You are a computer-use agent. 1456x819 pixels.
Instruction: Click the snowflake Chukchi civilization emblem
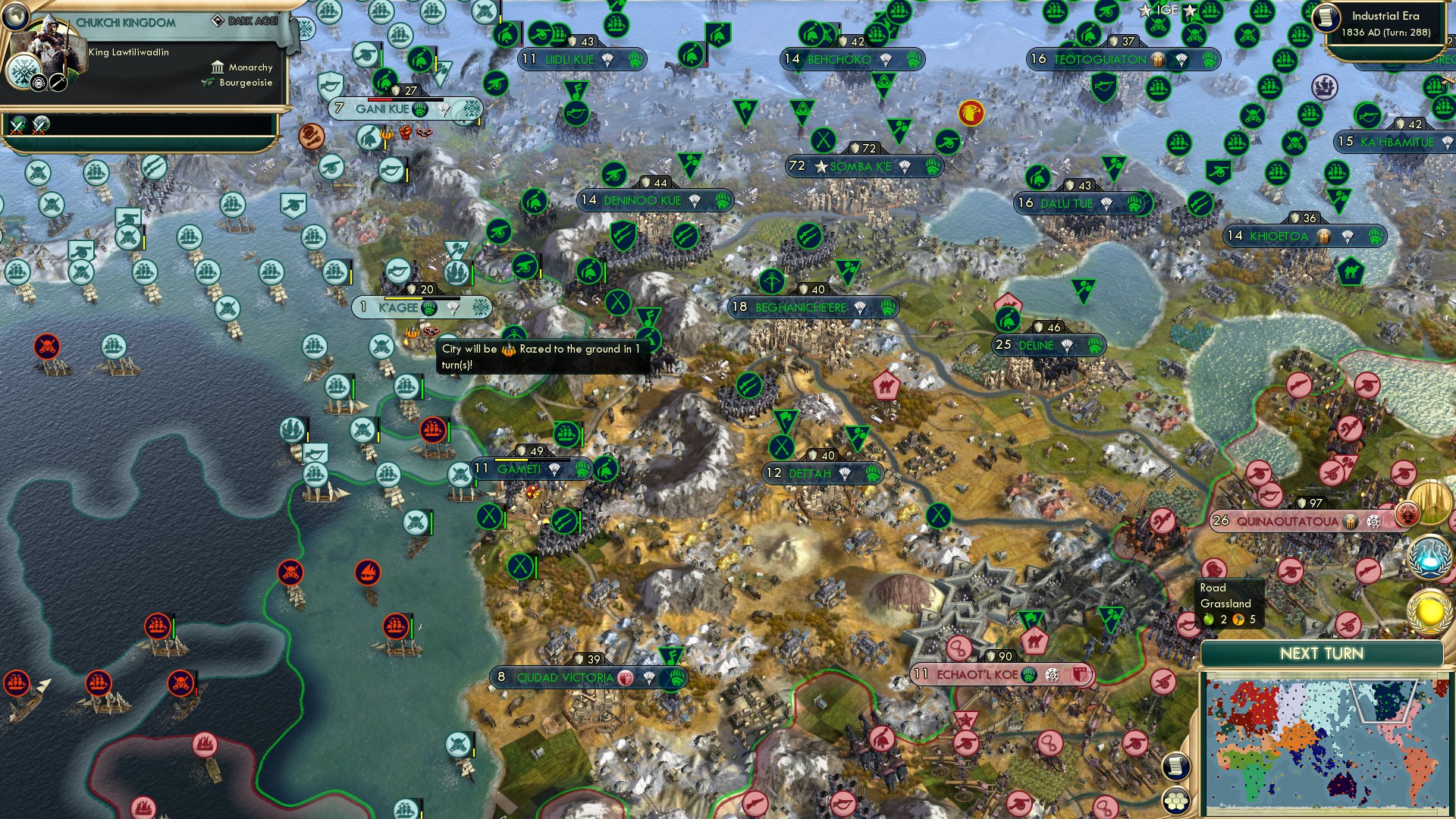tap(24, 72)
